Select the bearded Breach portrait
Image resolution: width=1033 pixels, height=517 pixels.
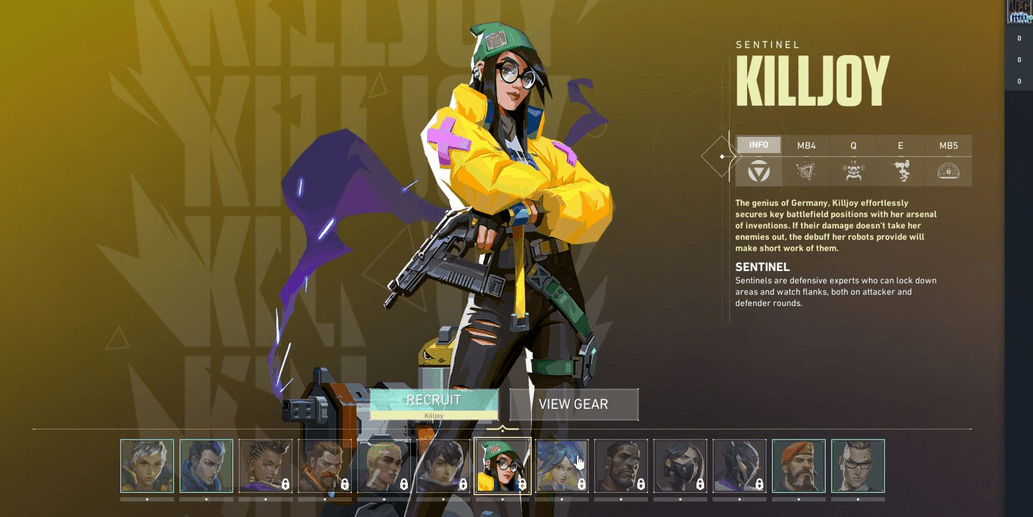[325, 466]
